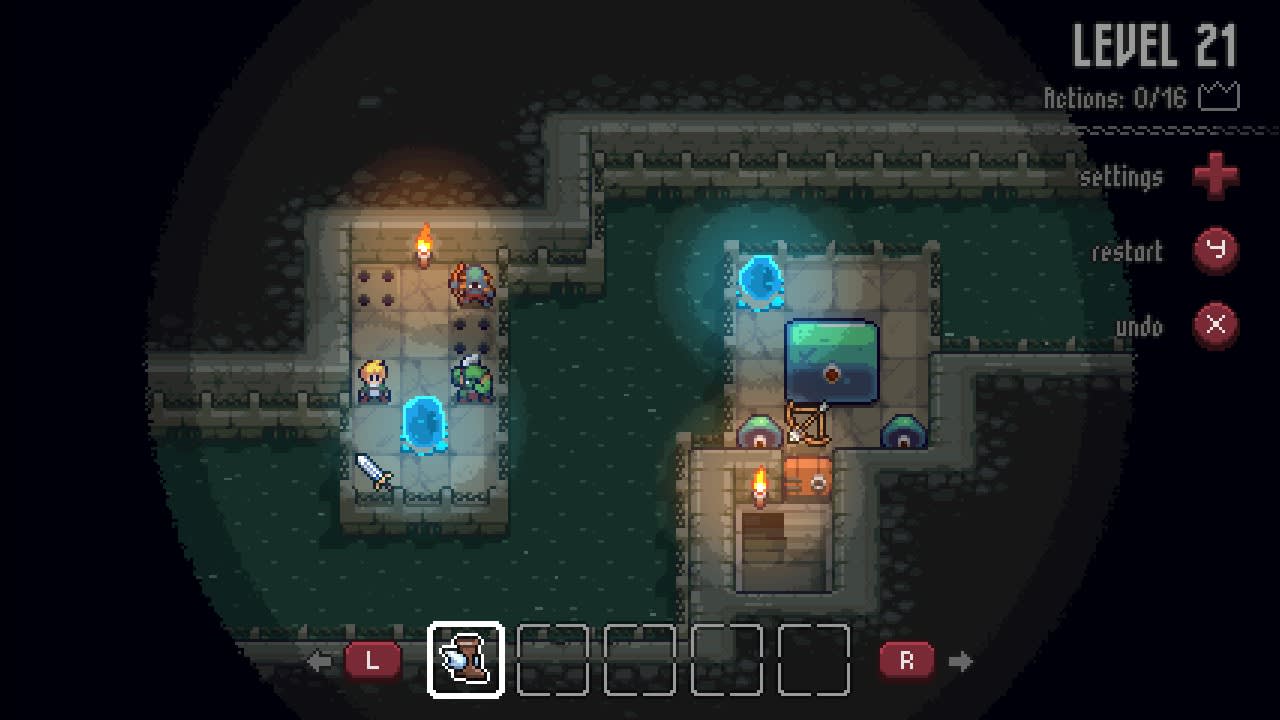The image size is (1280, 720).
Task: Select the large green treasure chest
Action: point(831,360)
